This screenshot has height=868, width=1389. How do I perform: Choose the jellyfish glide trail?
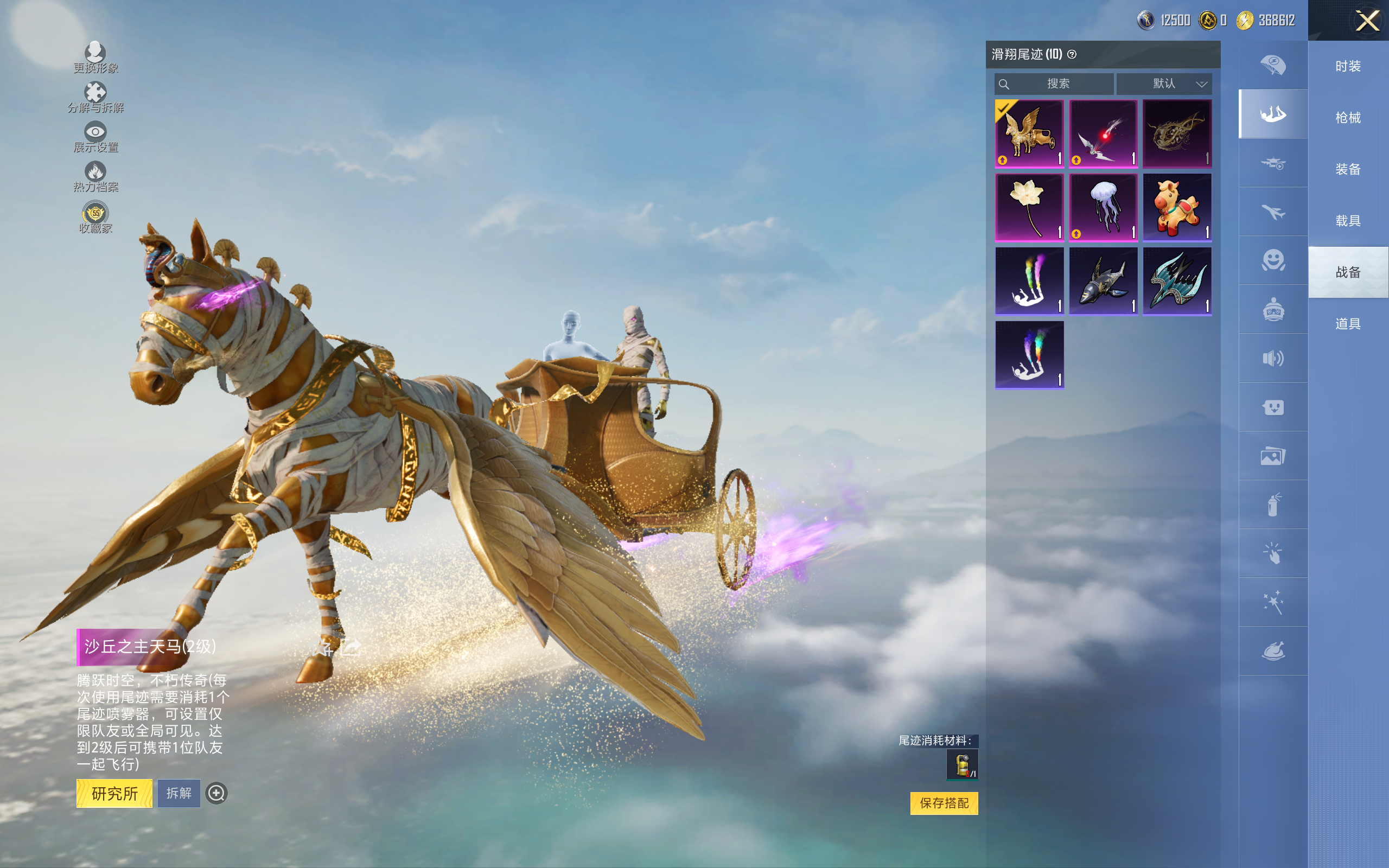tap(1103, 207)
